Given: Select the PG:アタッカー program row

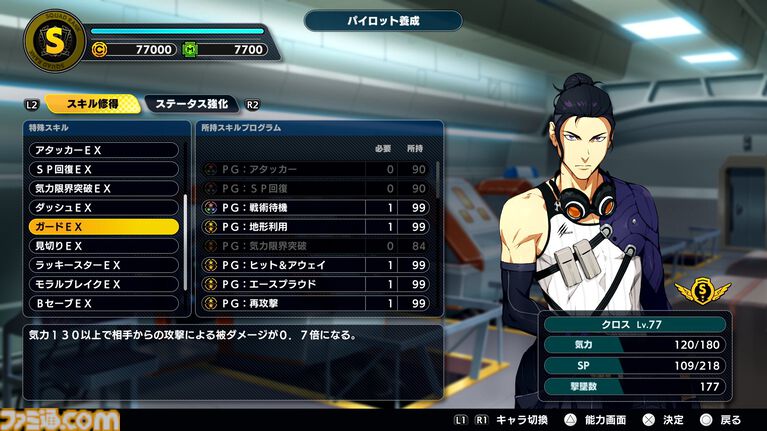Looking at the screenshot, I should pyautogui.click(x=315, y=170).
